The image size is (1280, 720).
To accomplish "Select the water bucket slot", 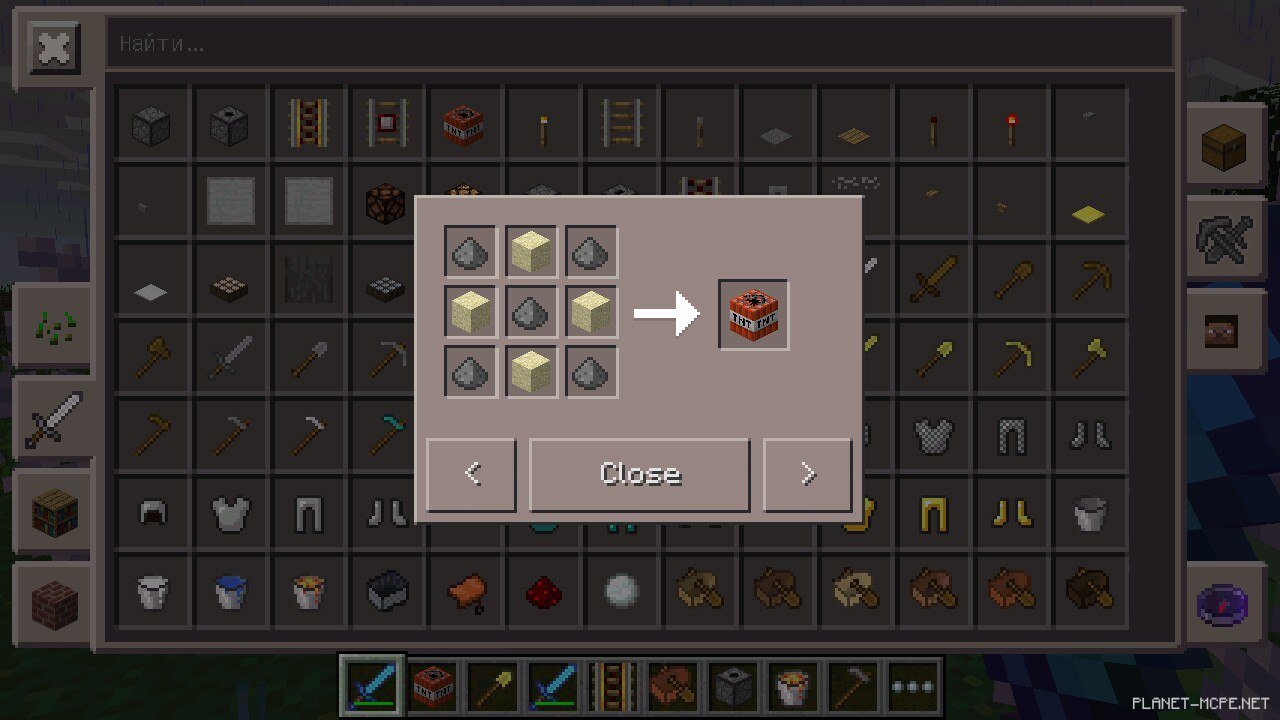I will click(230, 591).
